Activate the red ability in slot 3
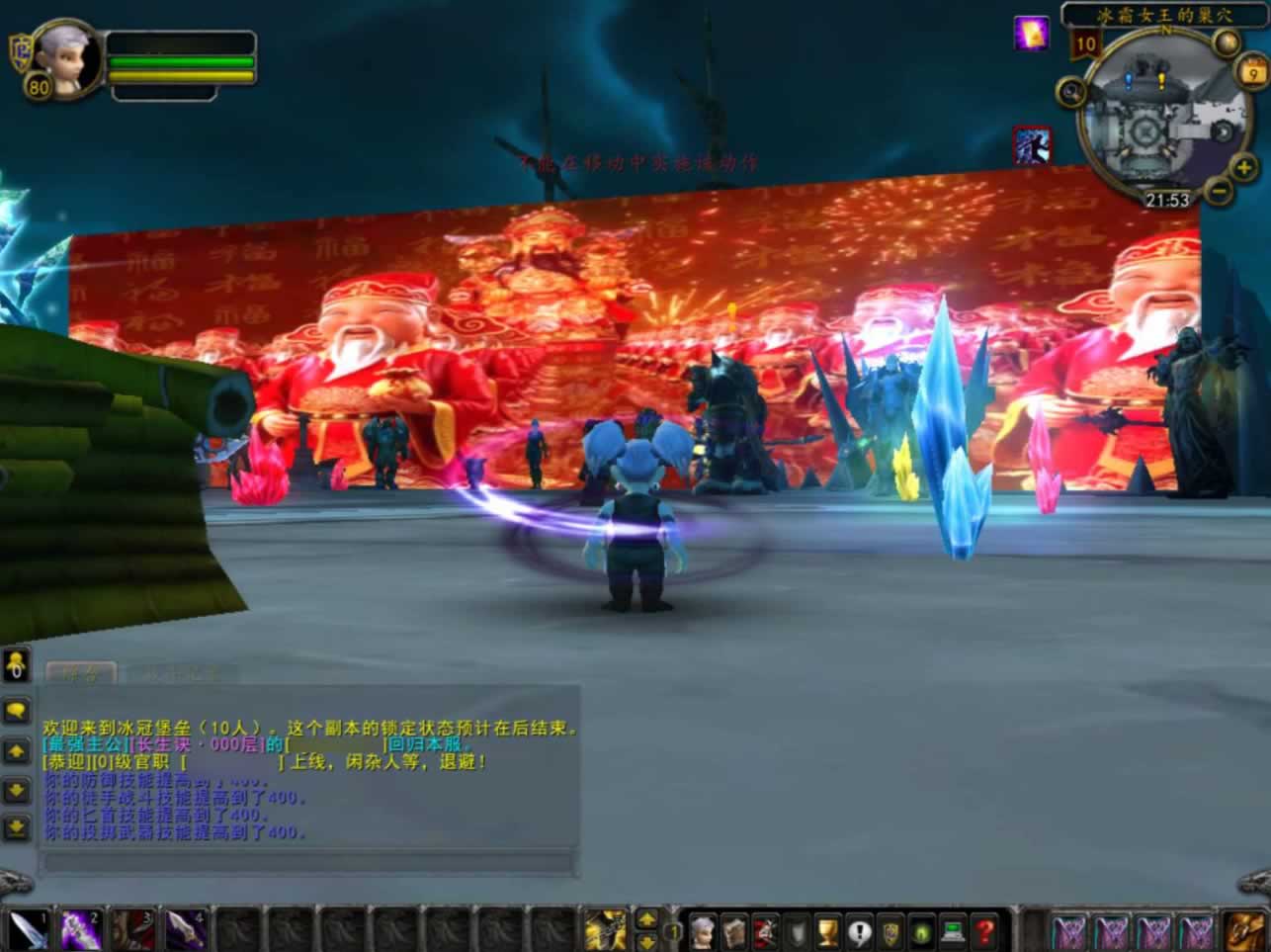The width and height of the screenshot is (1271, 952). click(x=132, y=929)
